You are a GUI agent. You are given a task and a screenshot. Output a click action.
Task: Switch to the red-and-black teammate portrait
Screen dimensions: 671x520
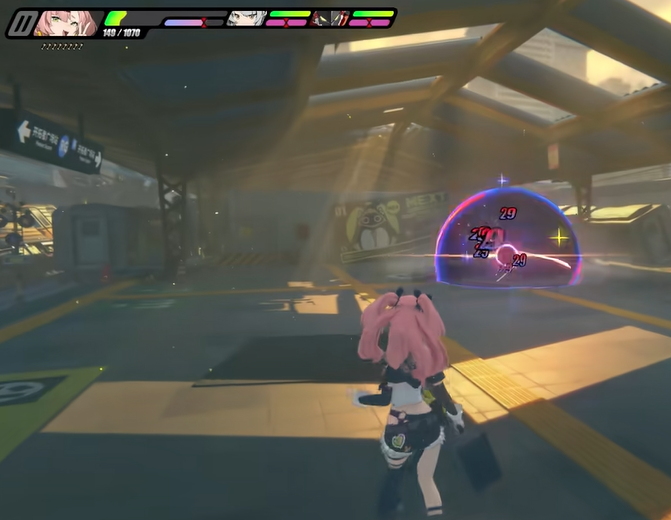pos(328,18)
